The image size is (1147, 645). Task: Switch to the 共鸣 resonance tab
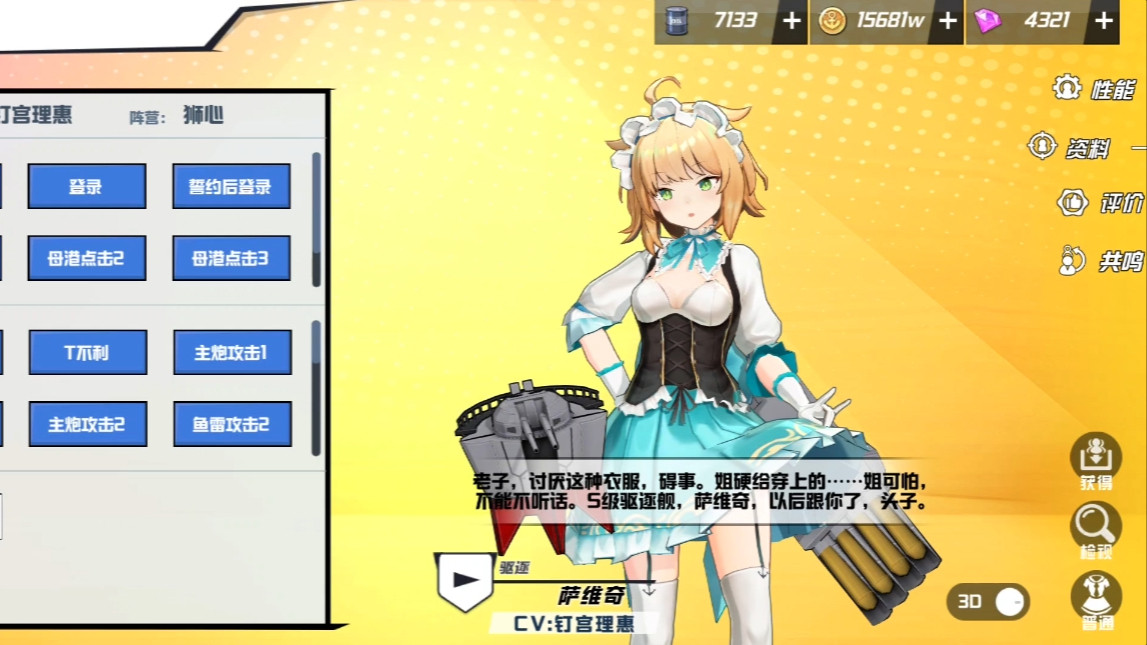[1101, 261]
